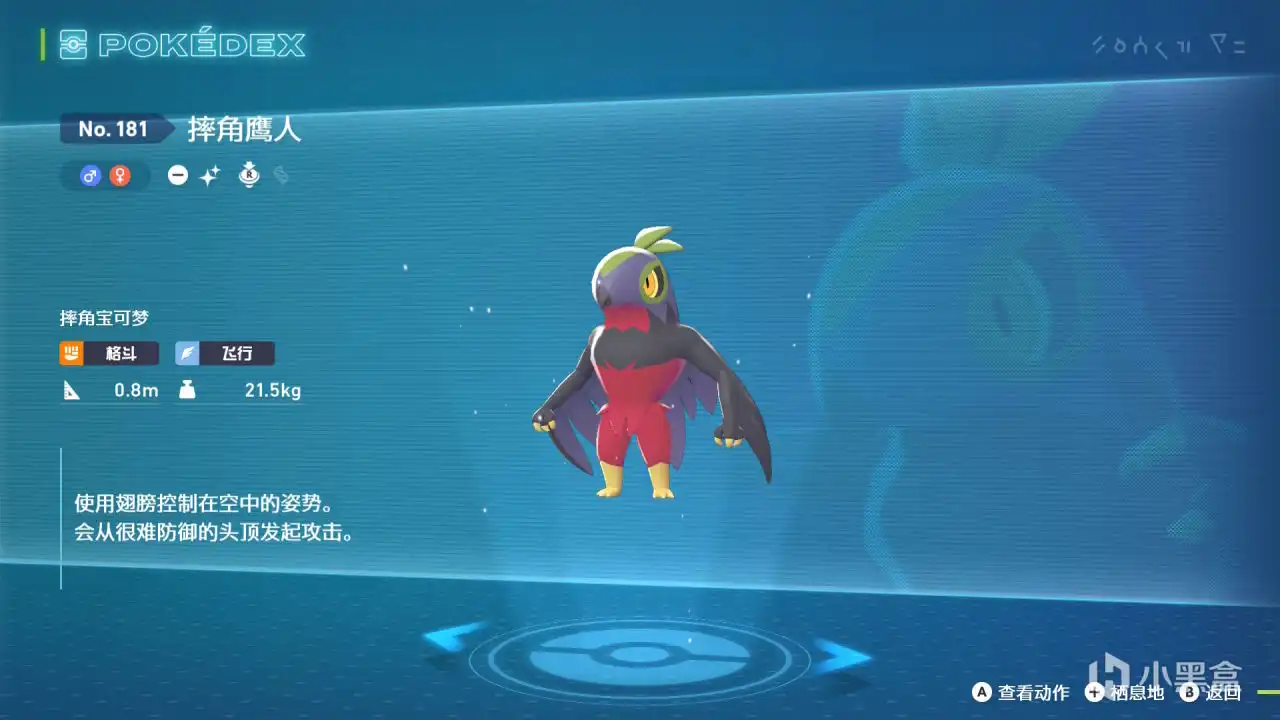
Task: Expand the No. 181 entry badge
Action: tap(113, 128)
